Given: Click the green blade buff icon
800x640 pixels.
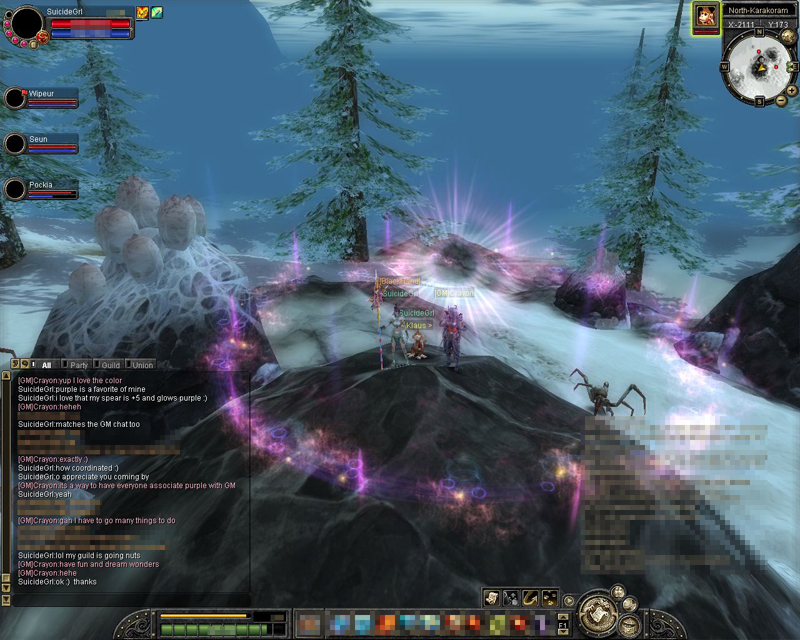Looking at the screenshot, I should (156, 13).
